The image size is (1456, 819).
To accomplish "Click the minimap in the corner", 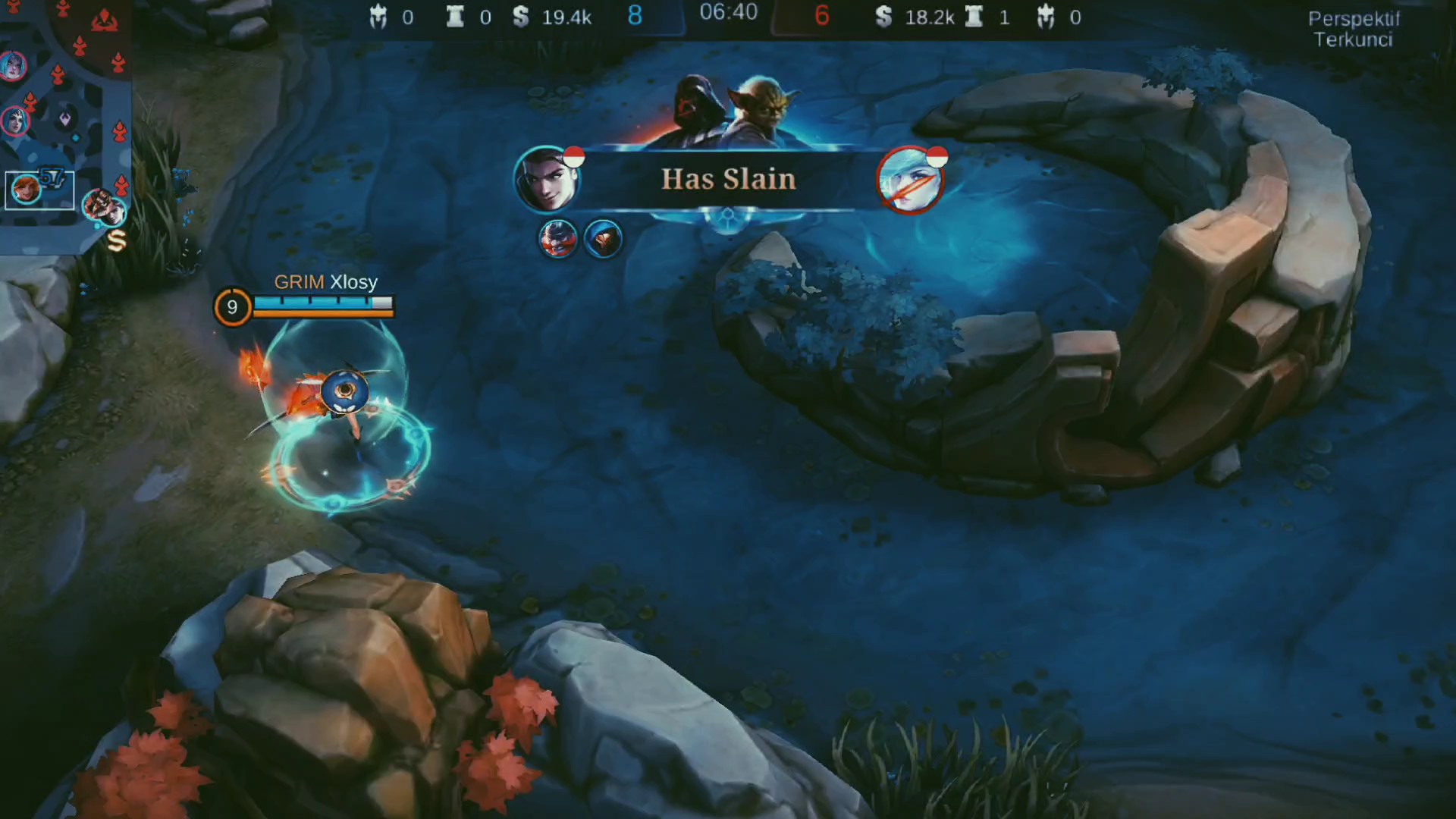I will point(64,121).
